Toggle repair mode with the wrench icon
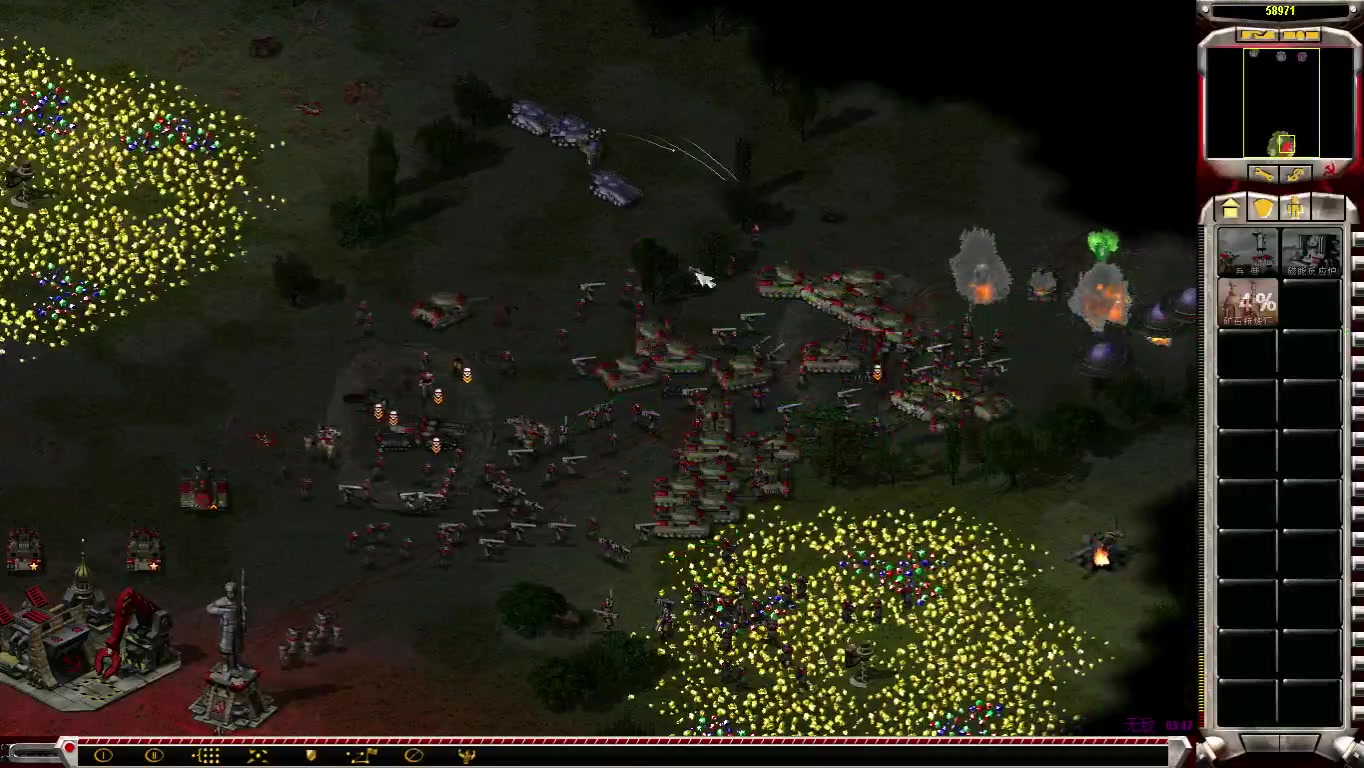The width and height of the screenshot is (1364, 768). [x=1263, y=174]
